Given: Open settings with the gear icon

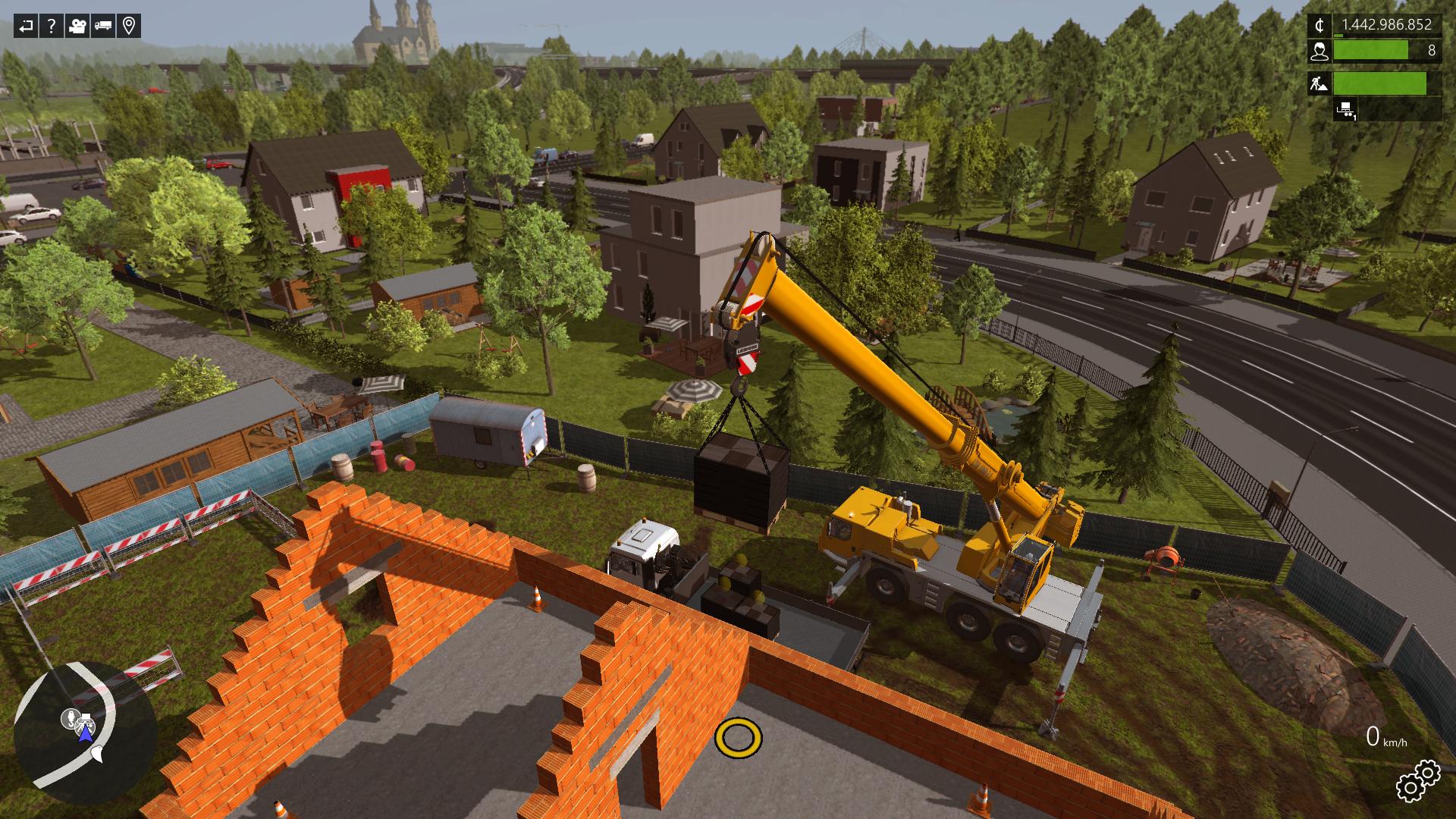Looking at the screenshot, I should (1417, 781).
